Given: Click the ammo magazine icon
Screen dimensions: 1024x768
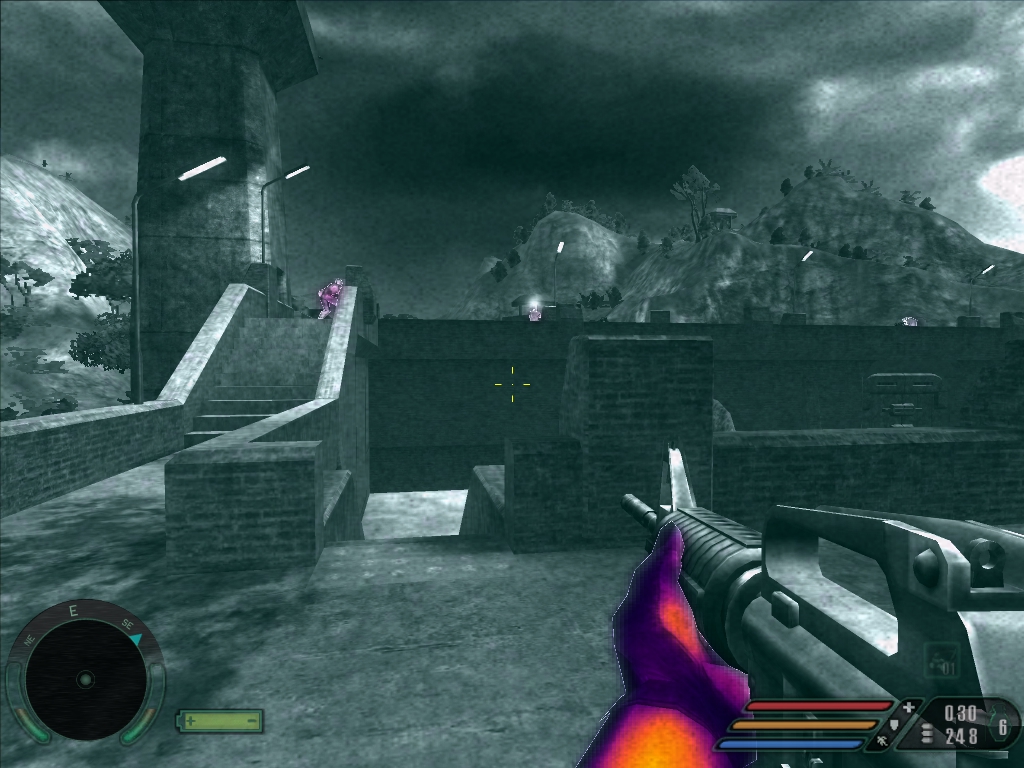Looking at the screenshot, I should click(926, 735).
